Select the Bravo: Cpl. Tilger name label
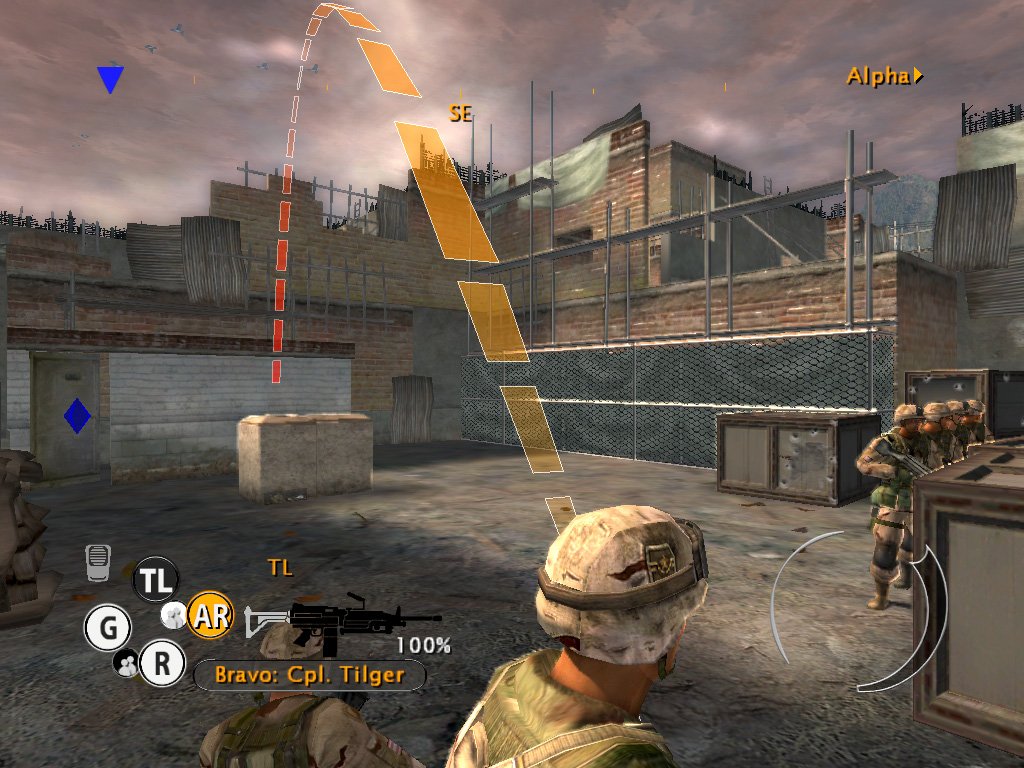This screenshot has width=1024, height=768. click(x=309, y=675)
